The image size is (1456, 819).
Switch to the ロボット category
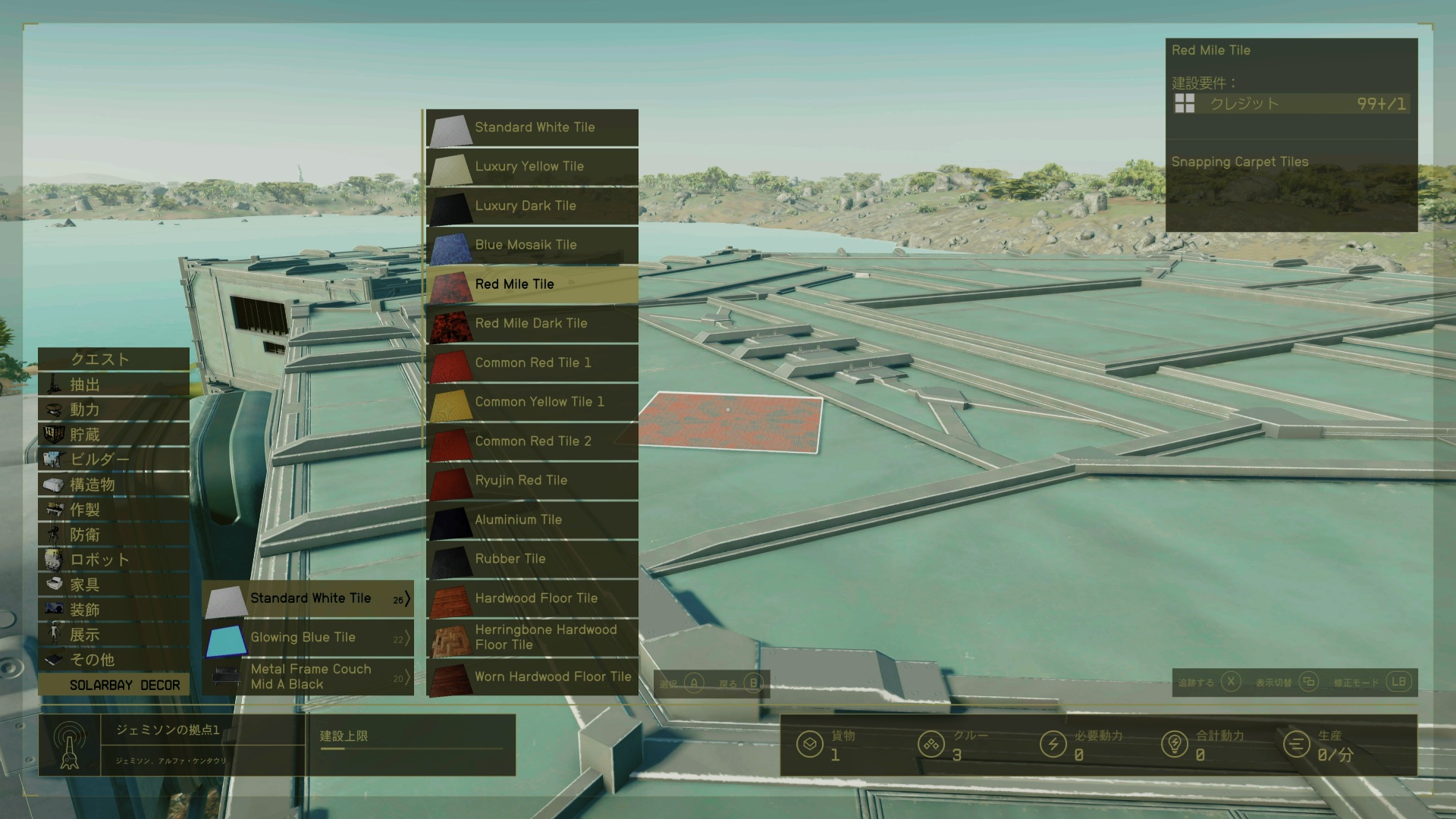click(x=115, y=560)
